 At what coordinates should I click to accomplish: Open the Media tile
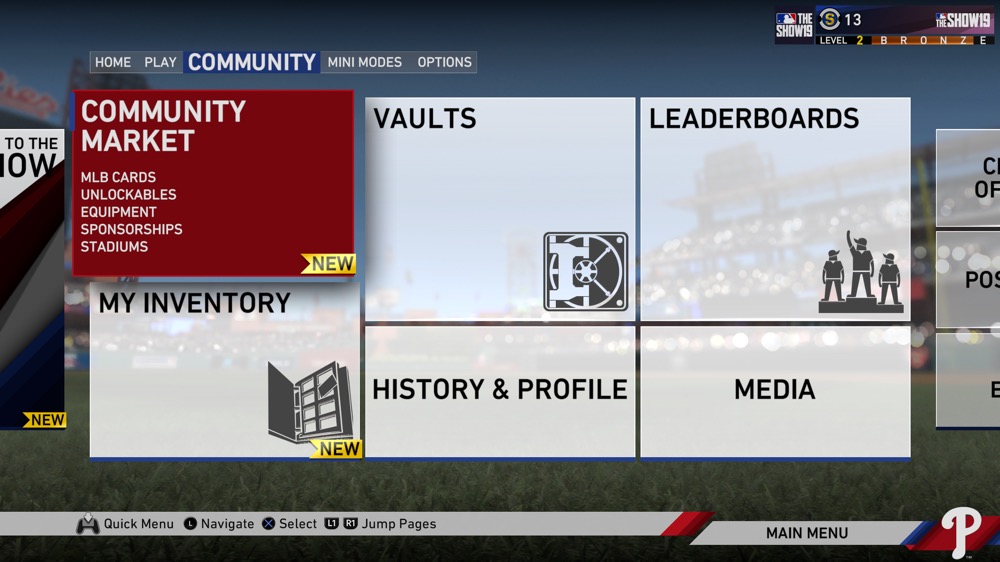(x=775, y=390)
